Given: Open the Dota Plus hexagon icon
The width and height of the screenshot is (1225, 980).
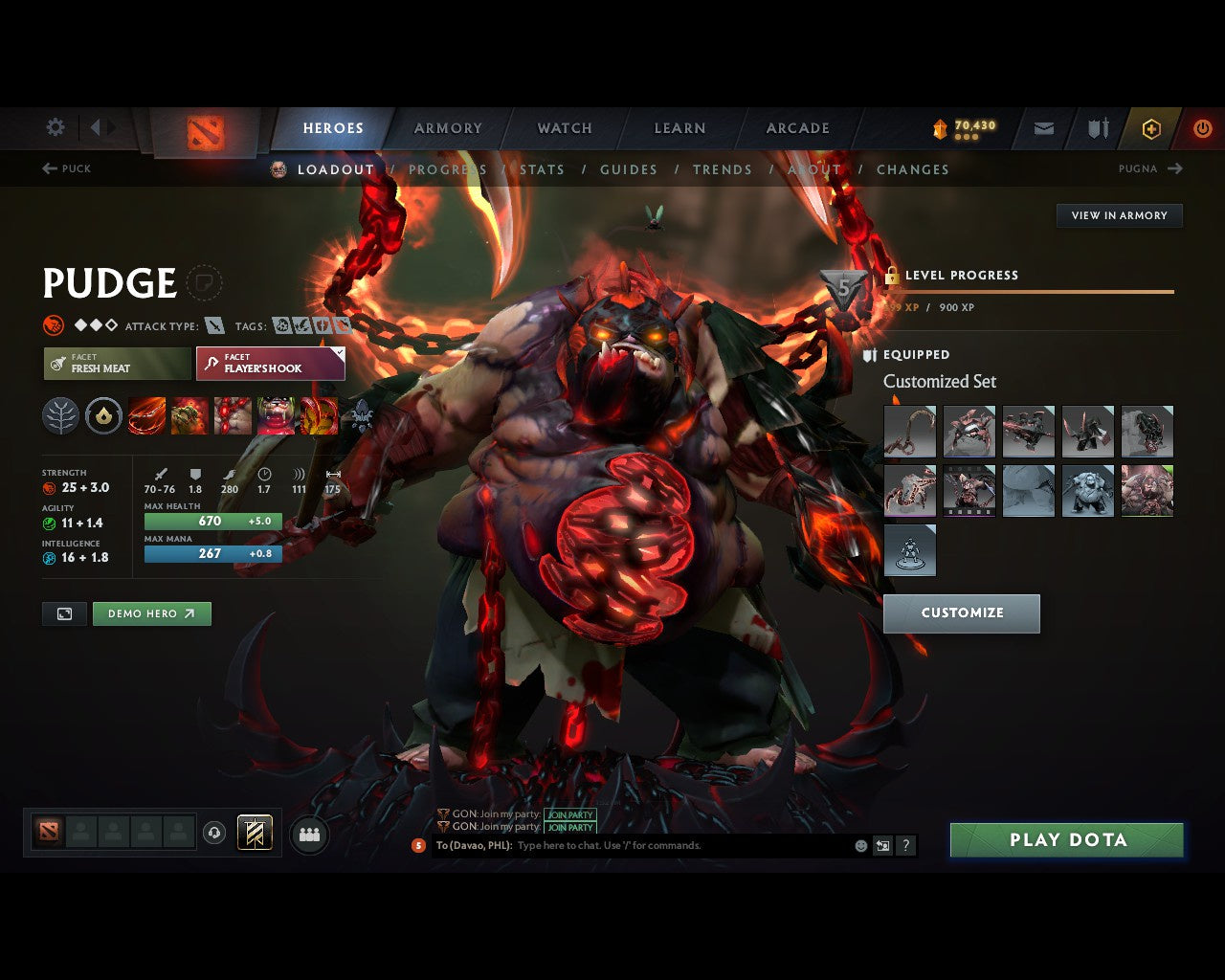Looking at the screenshot, I should pos(1150,128).
